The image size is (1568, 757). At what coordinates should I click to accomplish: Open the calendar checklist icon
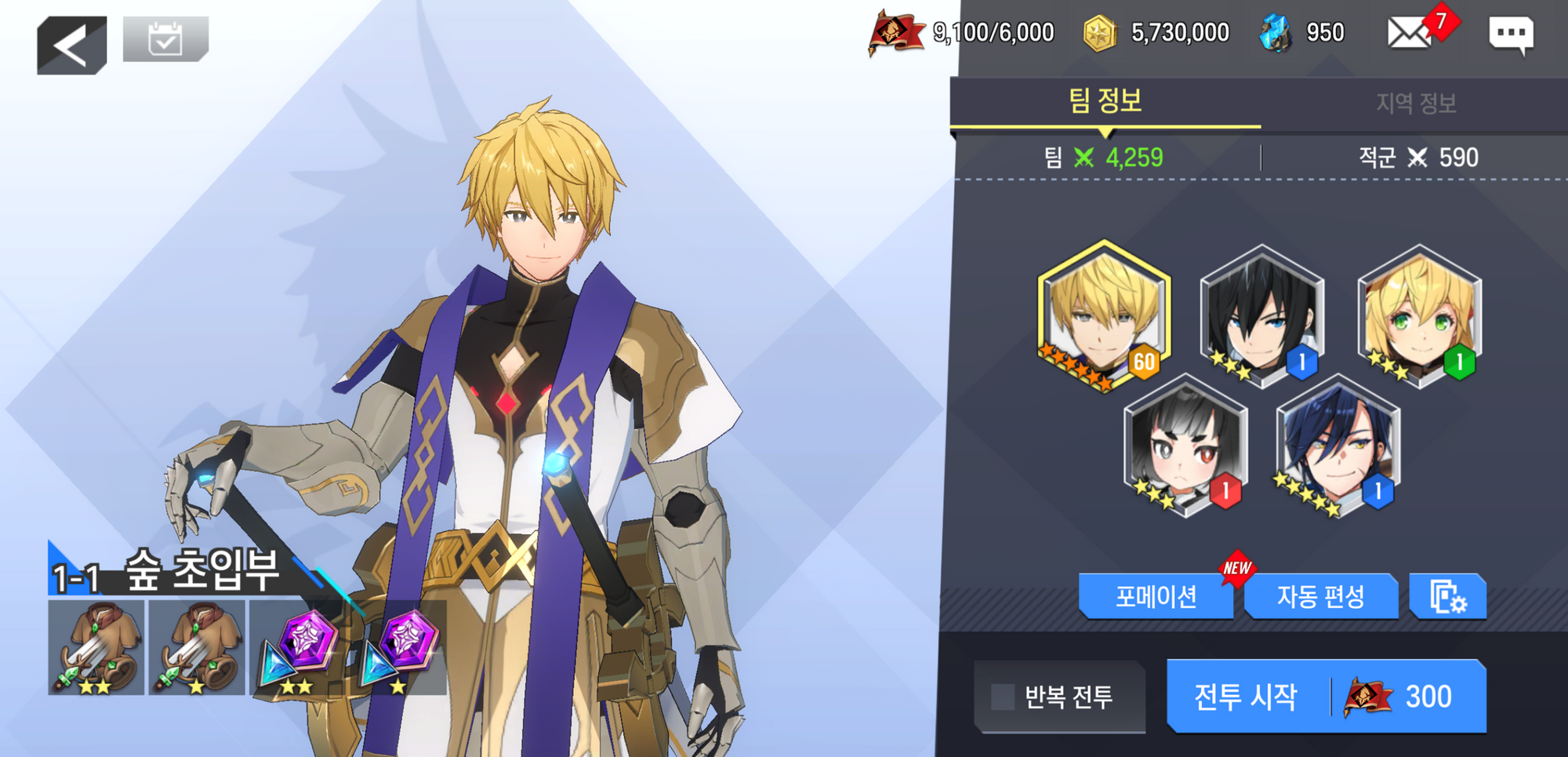[x=165, y=38]
